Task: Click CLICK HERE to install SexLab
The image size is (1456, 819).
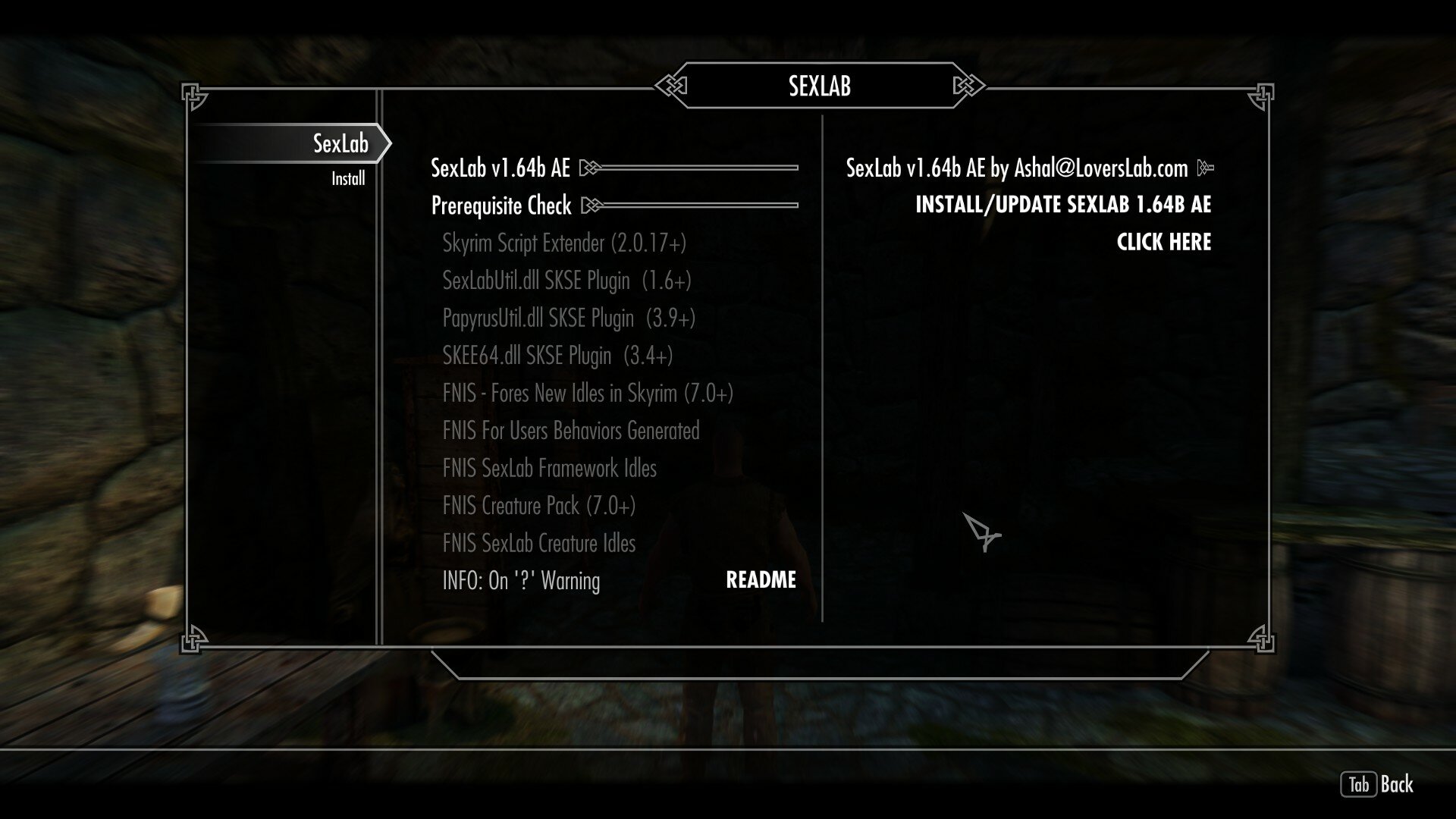Action: tap(1163, 242)
